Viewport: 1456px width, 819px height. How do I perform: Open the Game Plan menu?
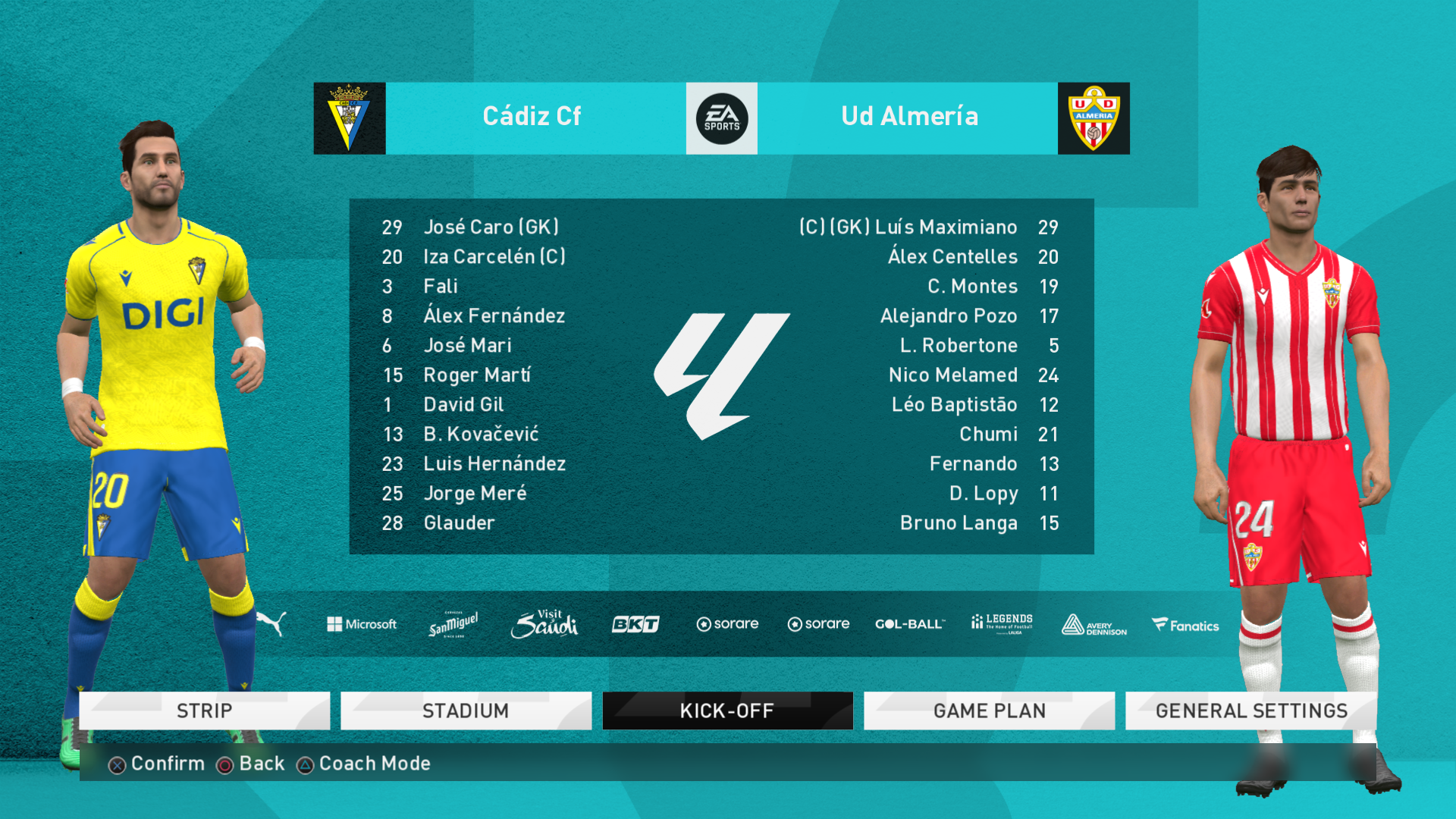pos(989,711)
